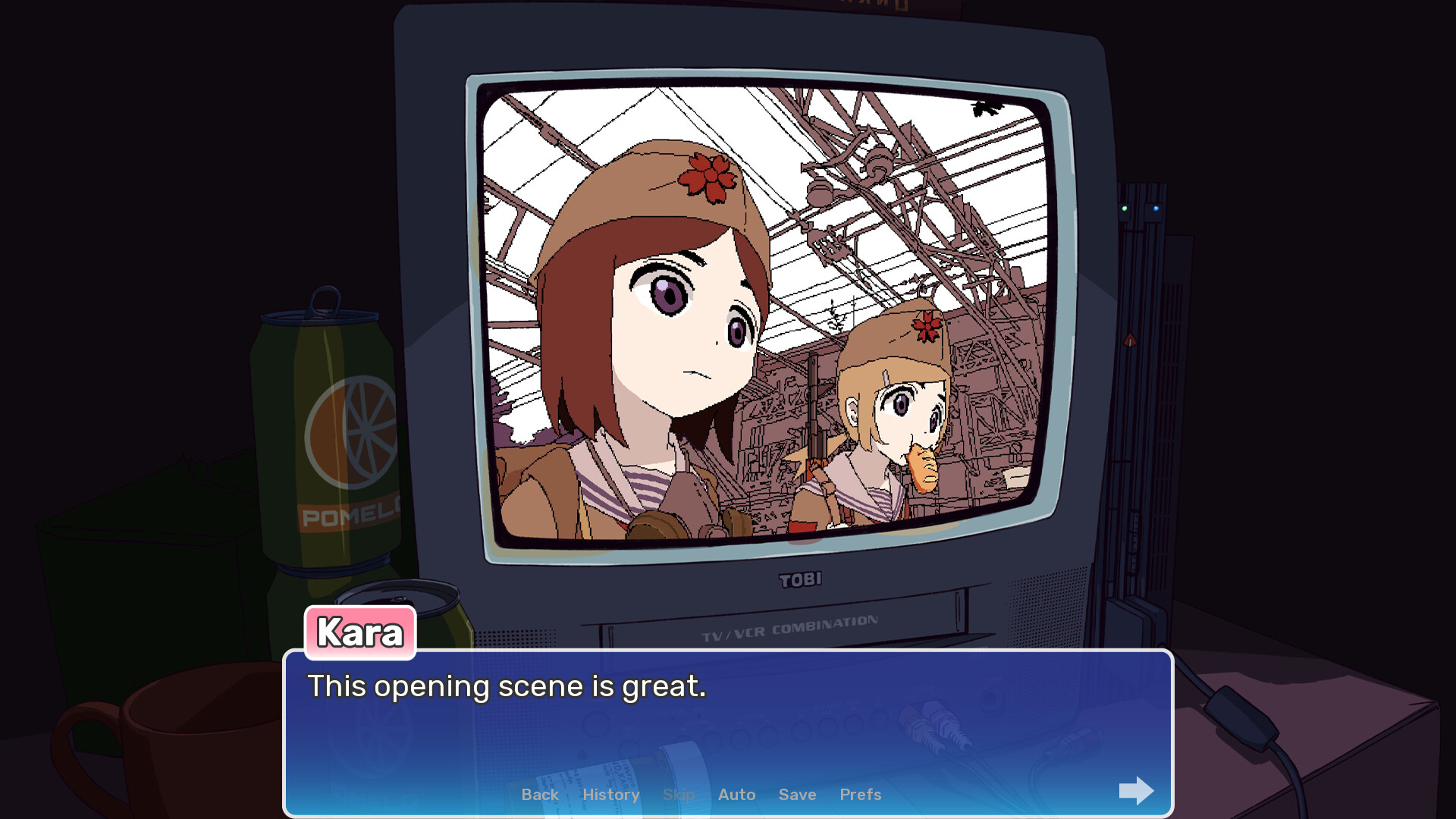Toggle the grayed-out Skip option

(x=679, y=795)
